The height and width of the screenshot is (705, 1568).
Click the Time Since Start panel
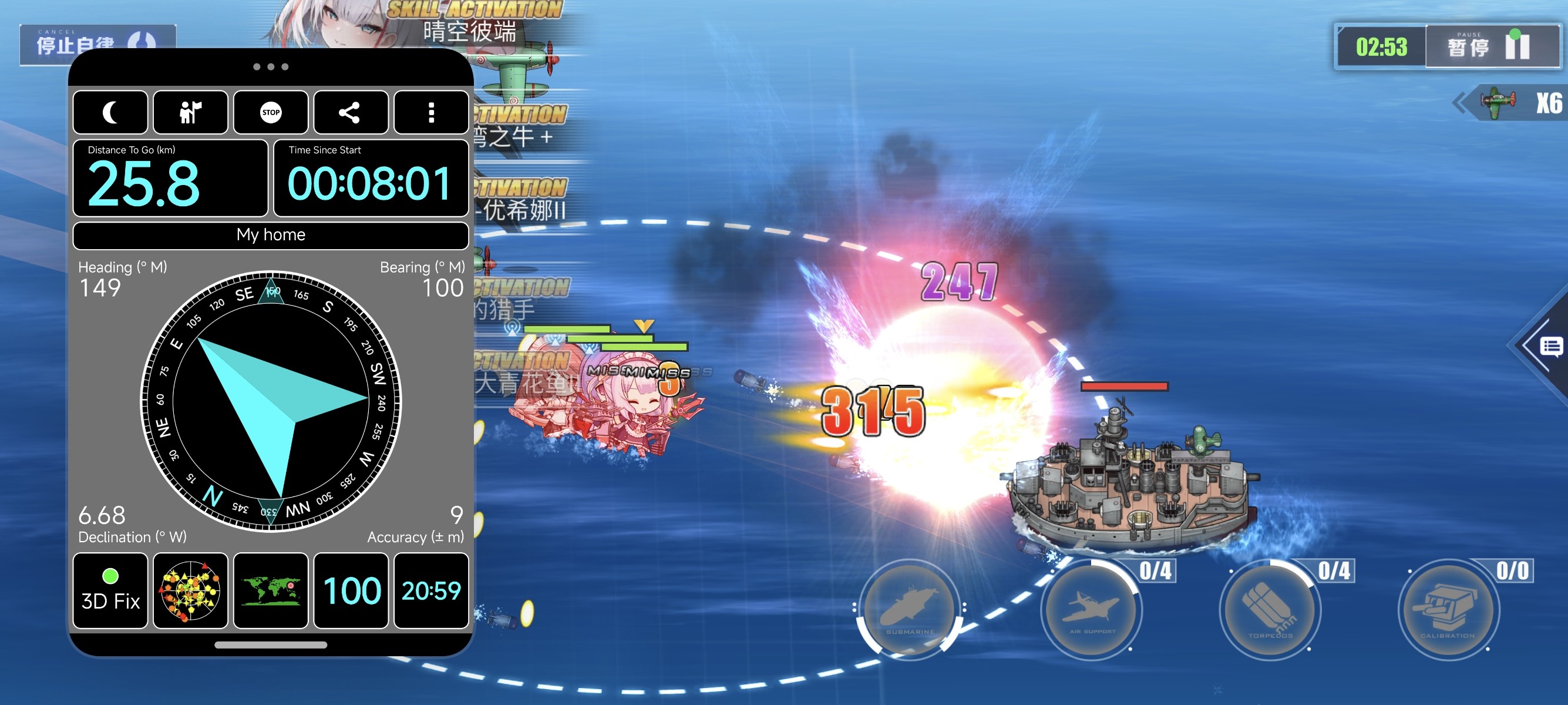[371, 179]
